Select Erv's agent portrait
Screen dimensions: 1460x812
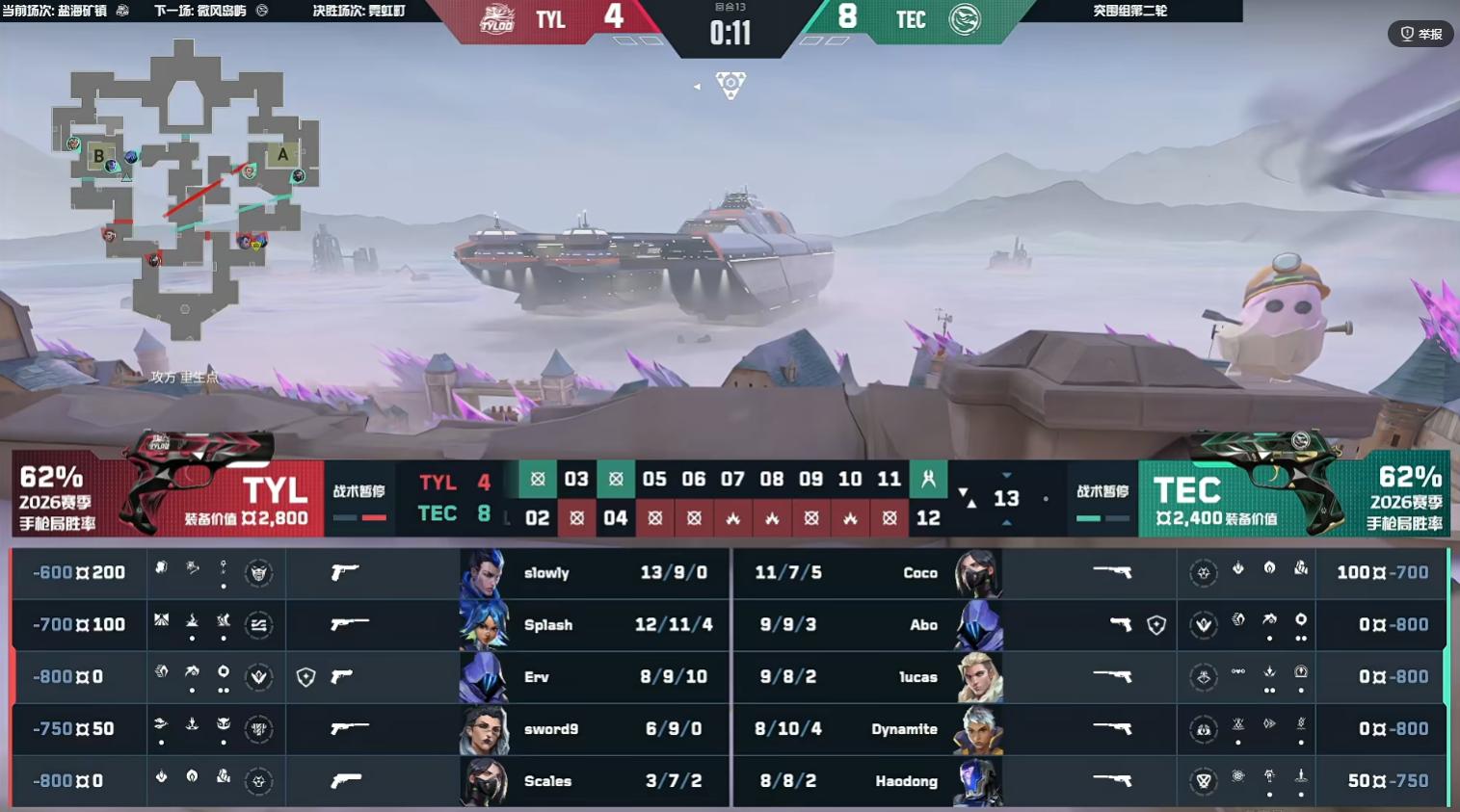(484, 677)
